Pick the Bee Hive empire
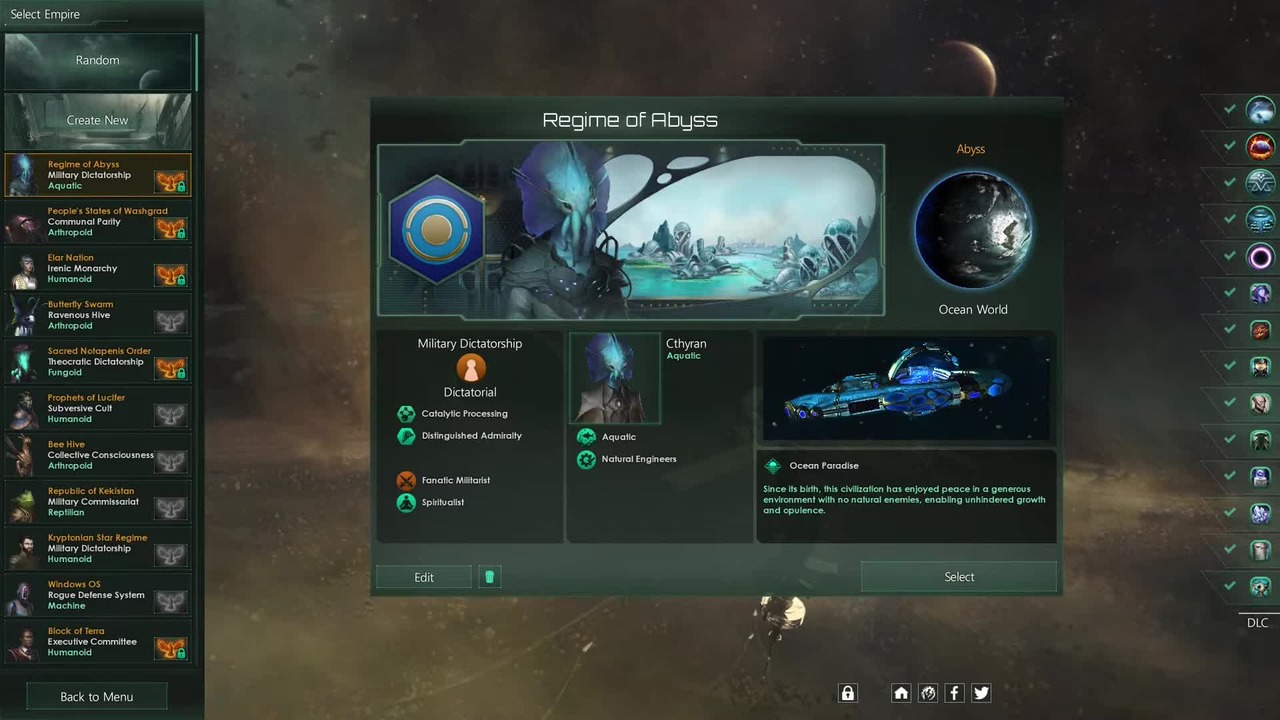Image resolution: width=1280 pixels, height=720 pixels. (x=97, y=455)
